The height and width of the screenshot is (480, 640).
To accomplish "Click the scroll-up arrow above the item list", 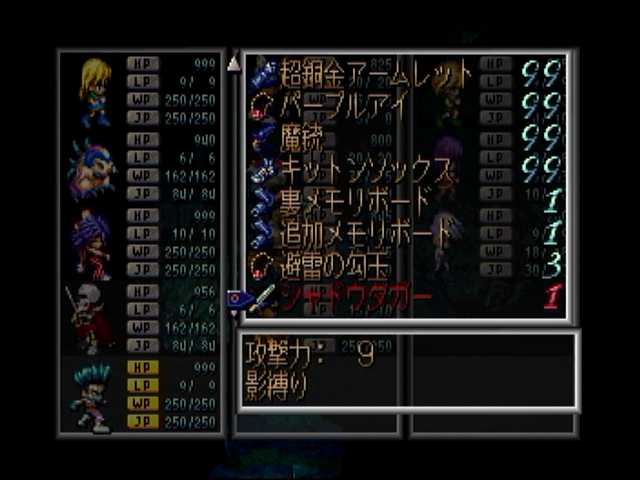I will click(x=234, y=64).
